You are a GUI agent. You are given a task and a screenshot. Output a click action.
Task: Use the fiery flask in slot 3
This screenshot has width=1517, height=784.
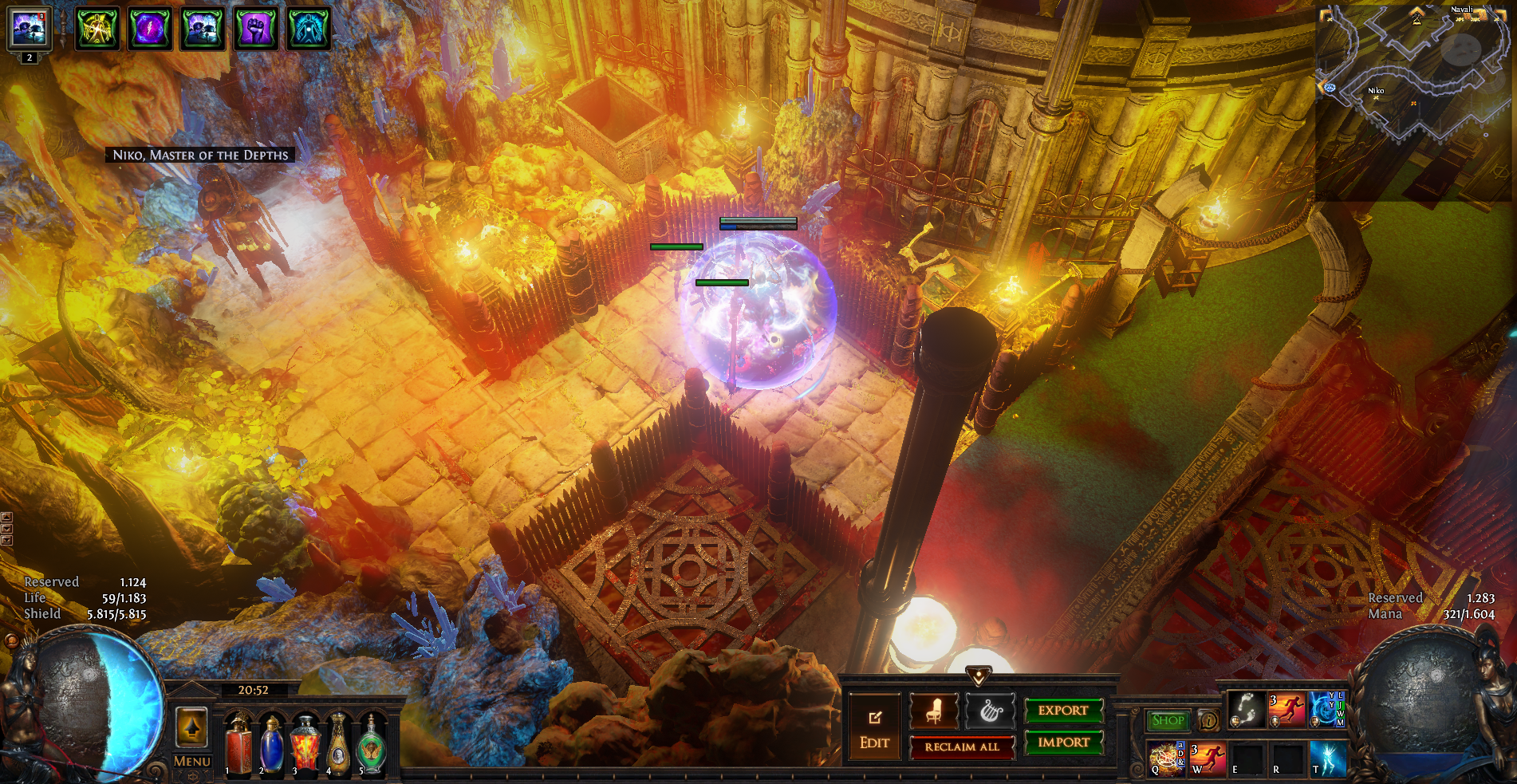click(305, 746)
